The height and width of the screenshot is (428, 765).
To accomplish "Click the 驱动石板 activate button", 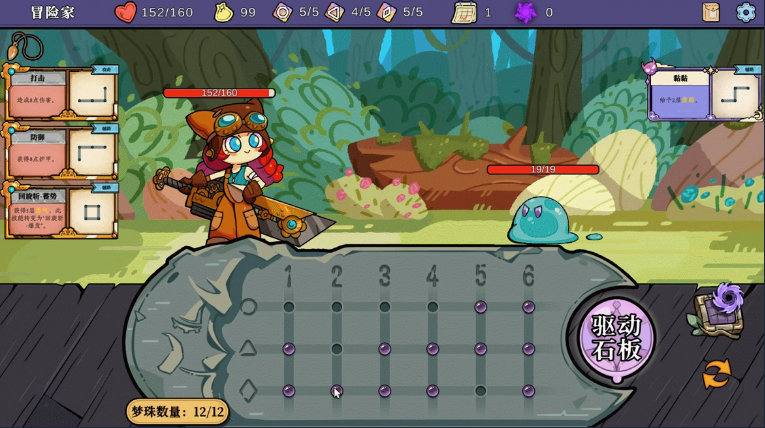I will [617, 339].
